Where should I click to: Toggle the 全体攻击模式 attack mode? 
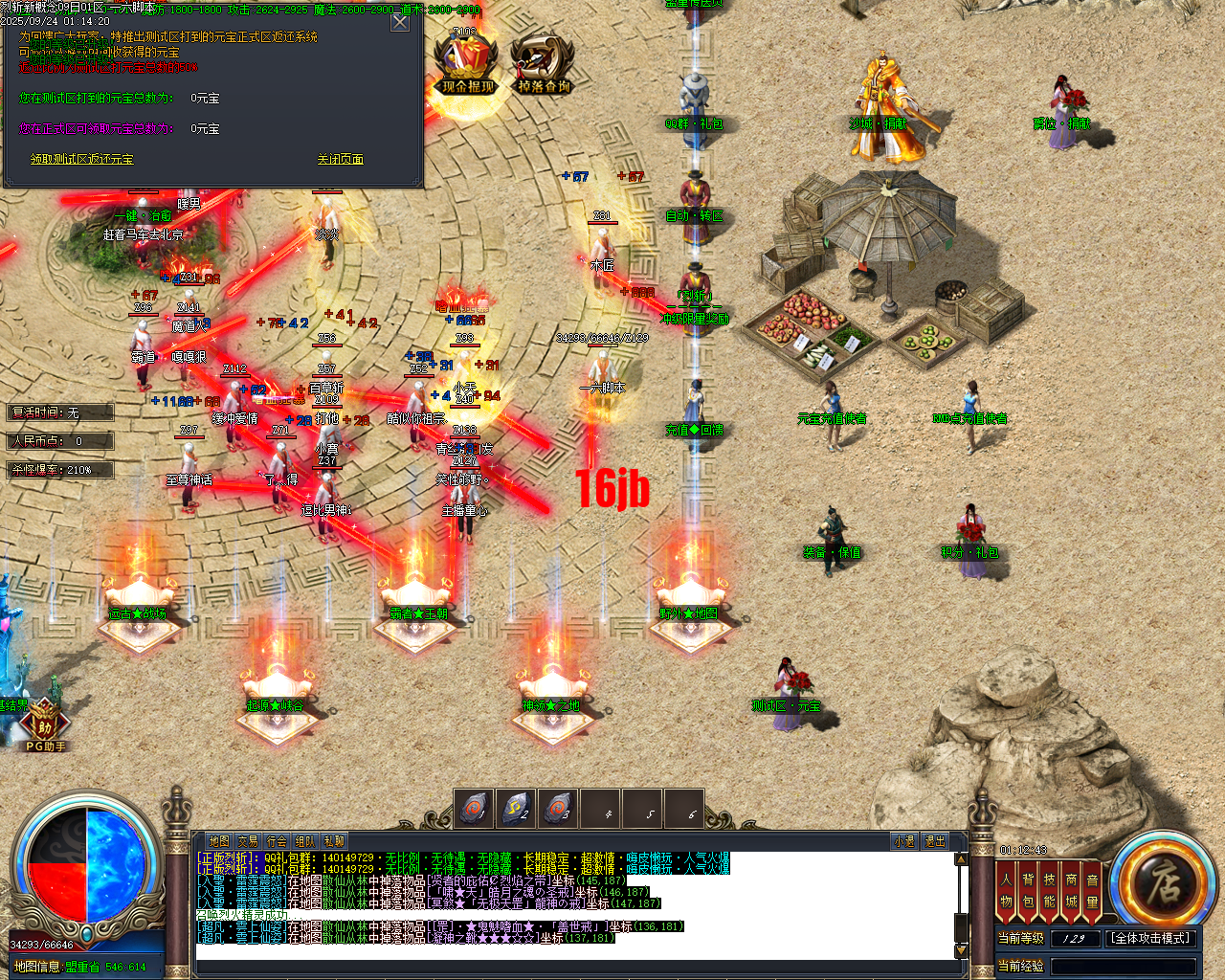[x=1152, y=938]
